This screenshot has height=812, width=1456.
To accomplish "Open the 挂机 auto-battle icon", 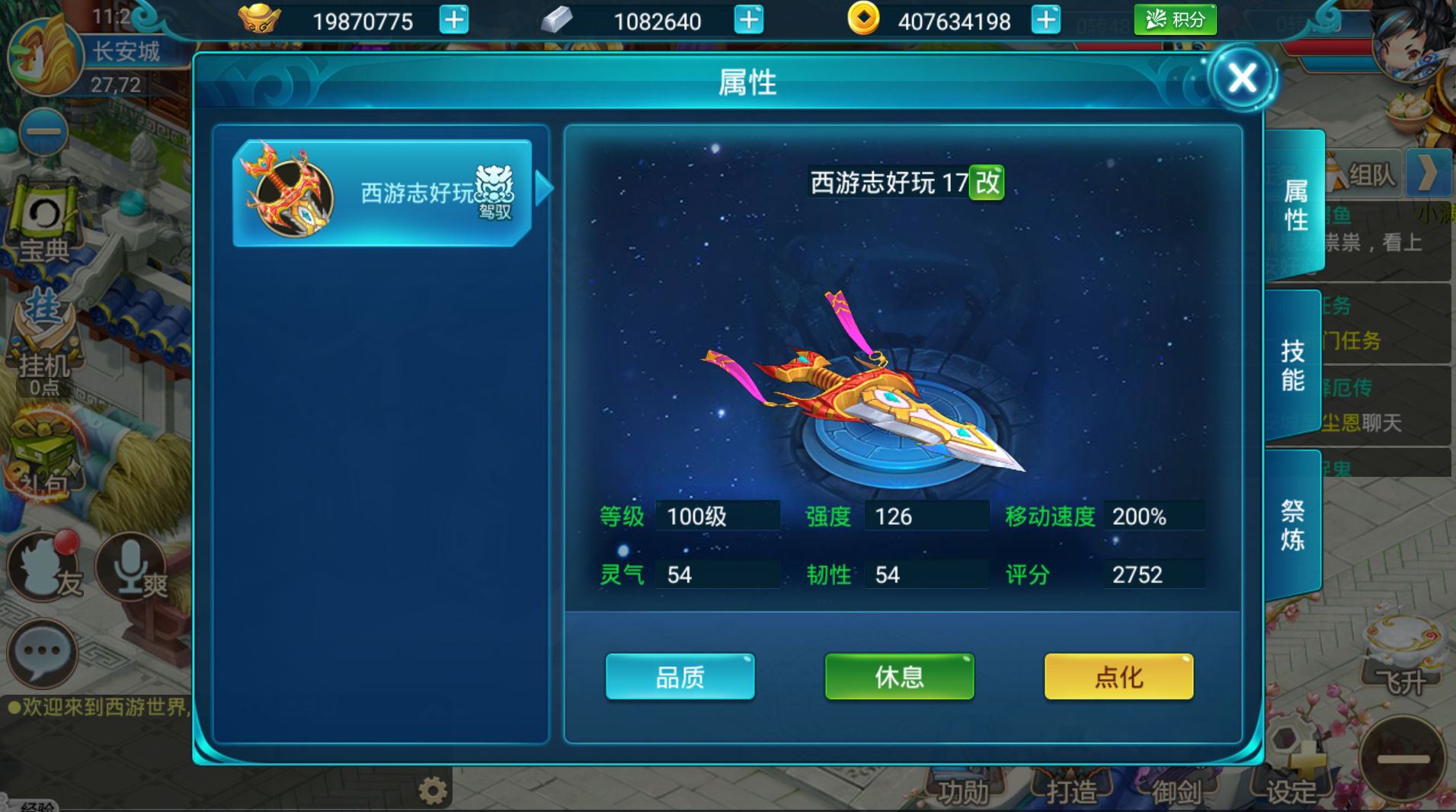I will pyautogui.click(x=43, y=343).
